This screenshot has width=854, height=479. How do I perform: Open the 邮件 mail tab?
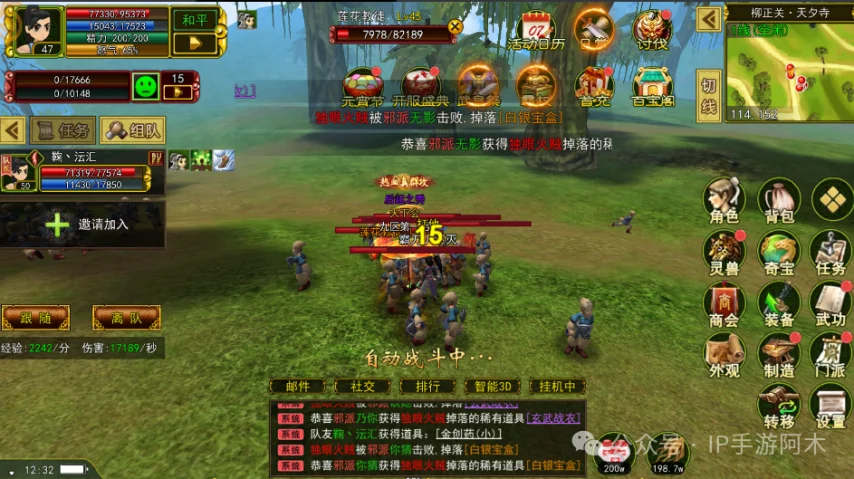(x=298, y=386)
